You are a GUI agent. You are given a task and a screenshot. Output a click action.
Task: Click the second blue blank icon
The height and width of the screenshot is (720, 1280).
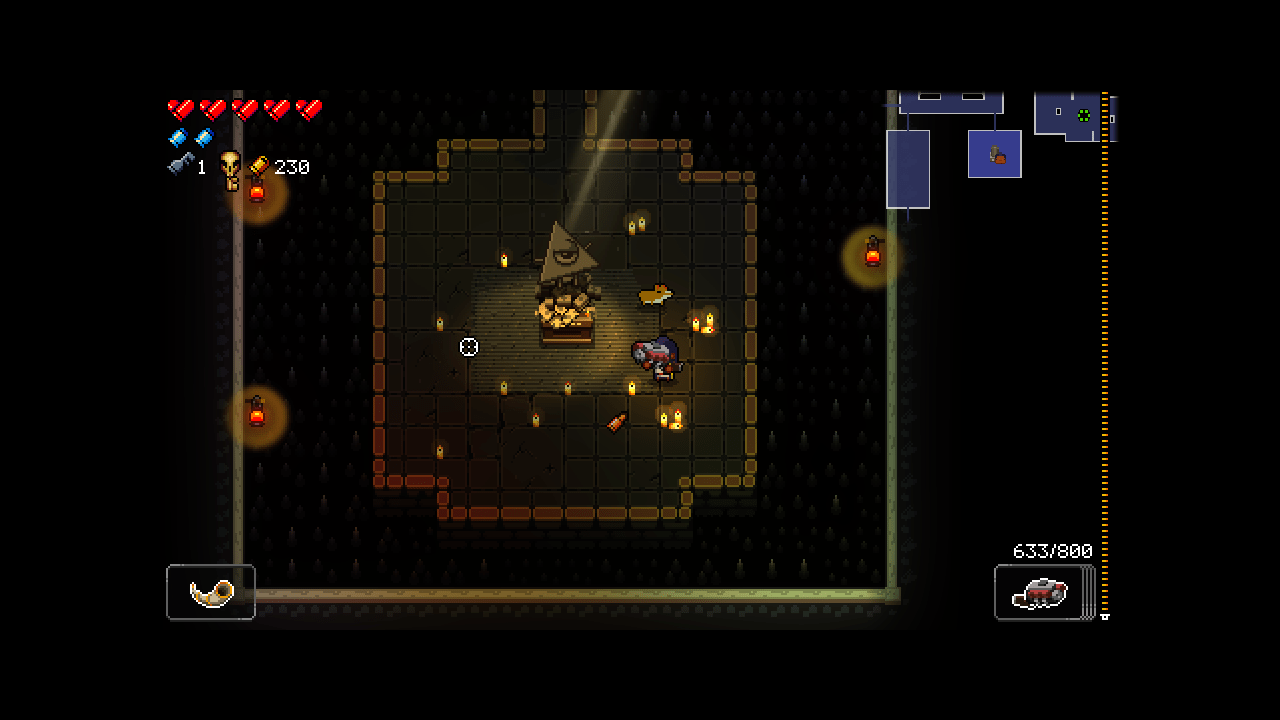pyautogui.click(x=203, y=137)
